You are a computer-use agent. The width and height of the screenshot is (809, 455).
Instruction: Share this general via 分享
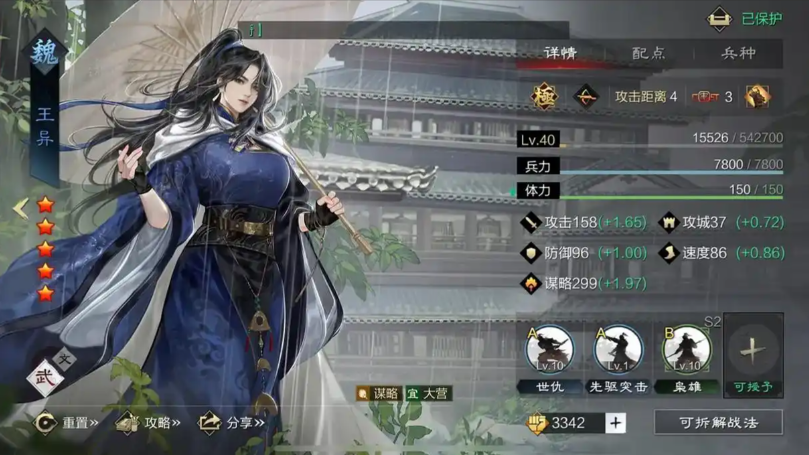pyautogui.click(x=231, y=423)
